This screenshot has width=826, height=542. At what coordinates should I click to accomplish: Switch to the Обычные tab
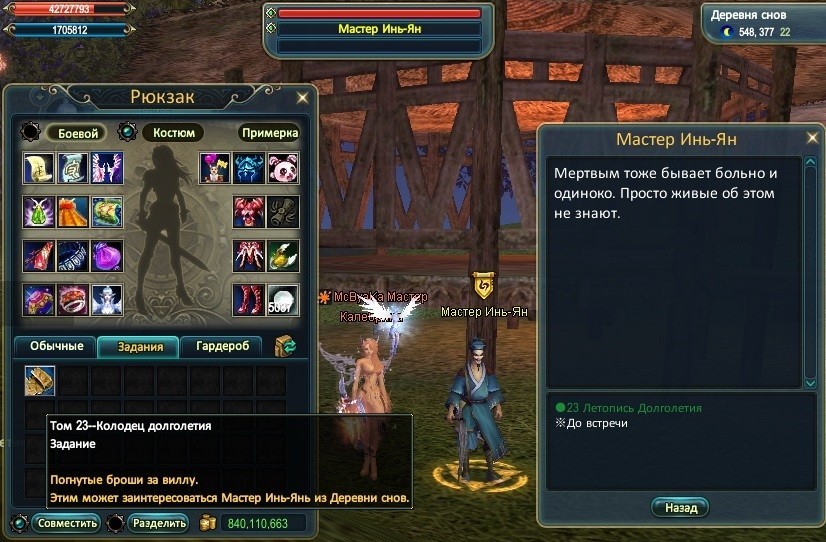pos(56,346)
